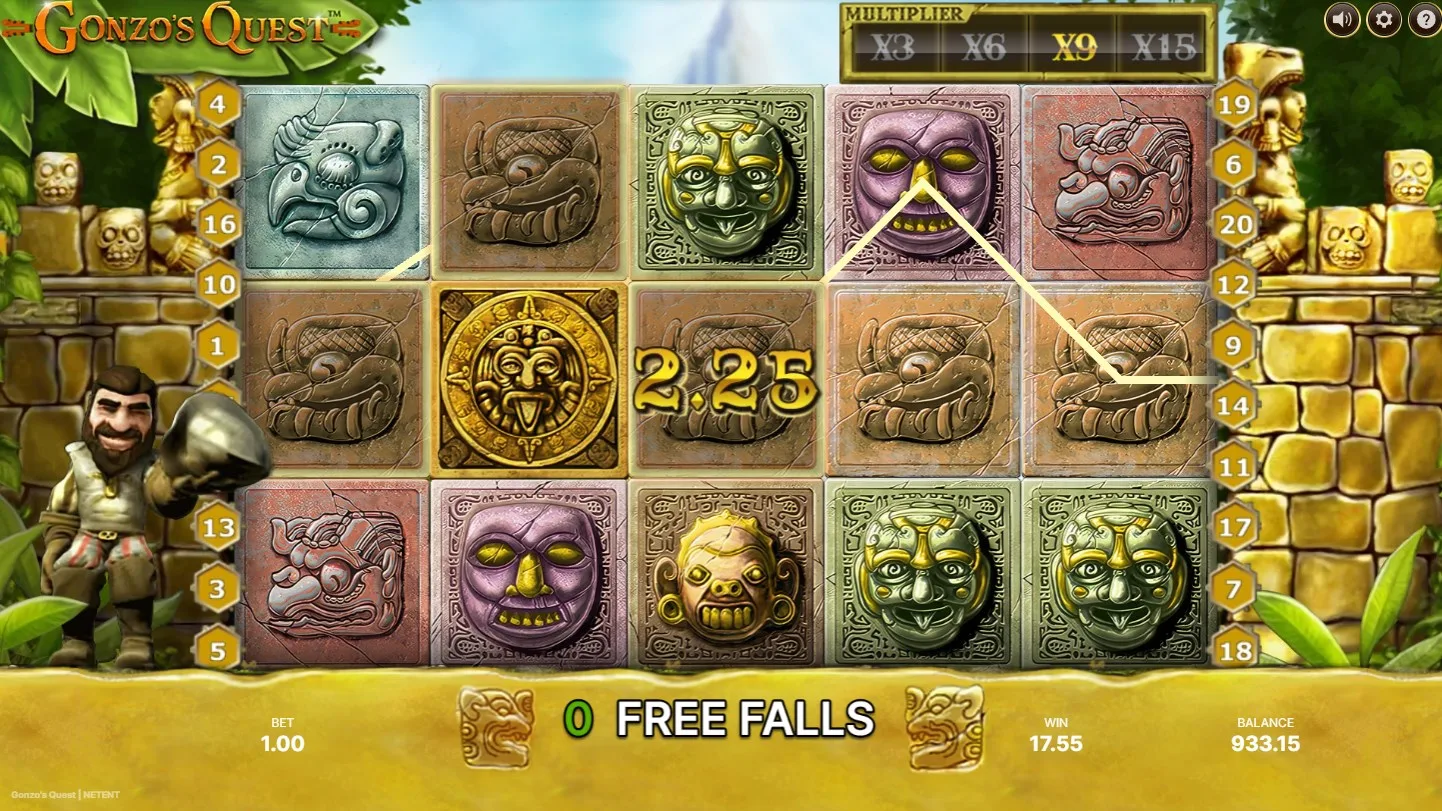Select payline marker number 11
Viewport: 1442px width, 811px height.
point(1236,467)
